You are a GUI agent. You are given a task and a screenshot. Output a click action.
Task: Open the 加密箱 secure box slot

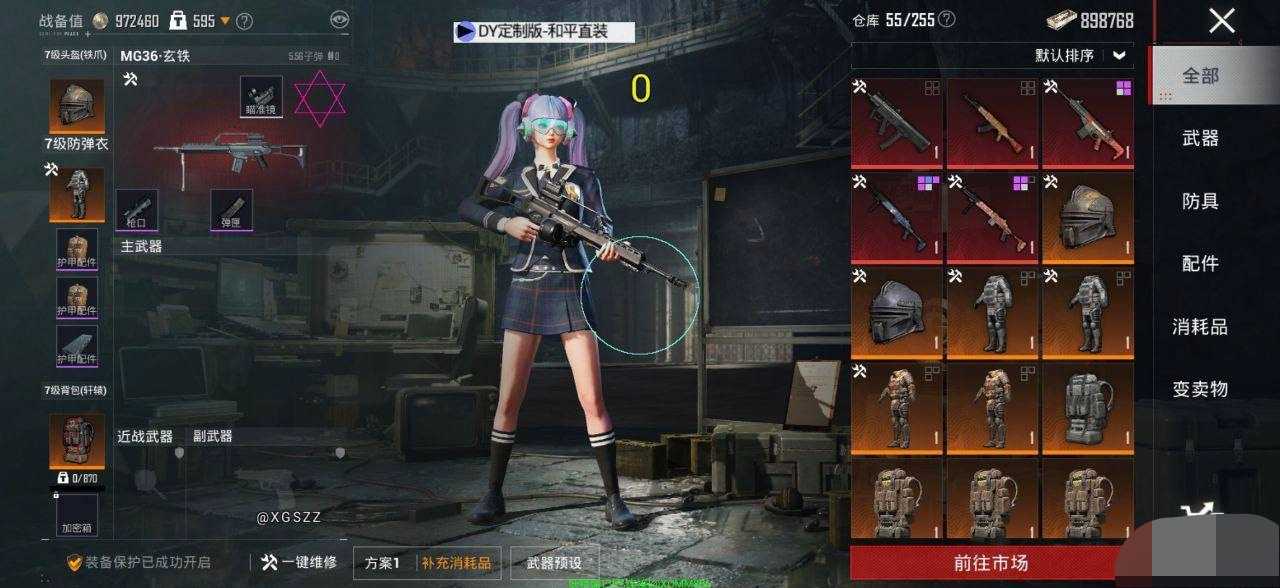pyautogui.click(x=77, y=513)
